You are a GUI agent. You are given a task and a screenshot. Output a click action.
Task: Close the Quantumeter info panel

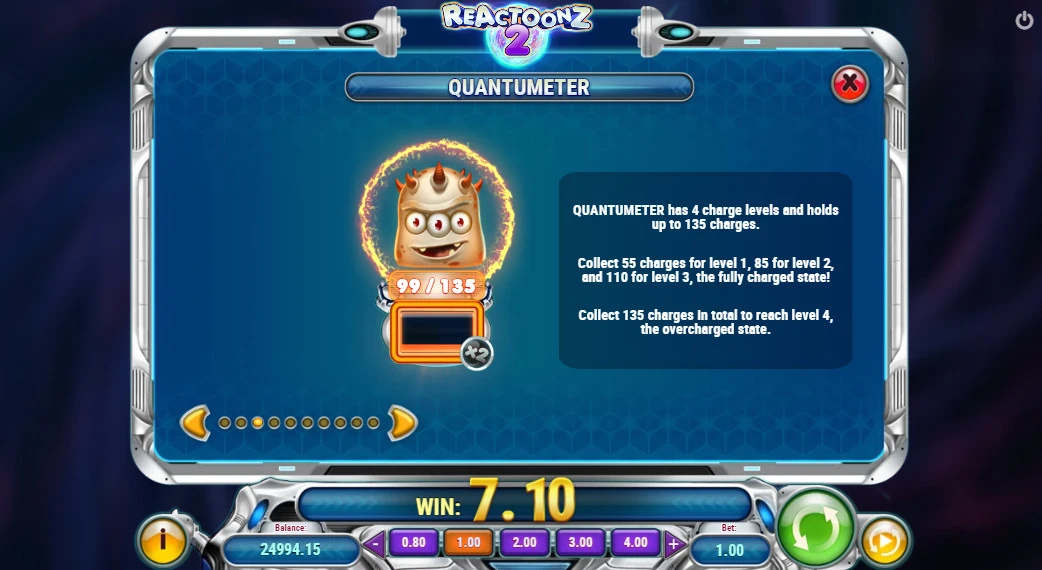(x=850, y=84)
